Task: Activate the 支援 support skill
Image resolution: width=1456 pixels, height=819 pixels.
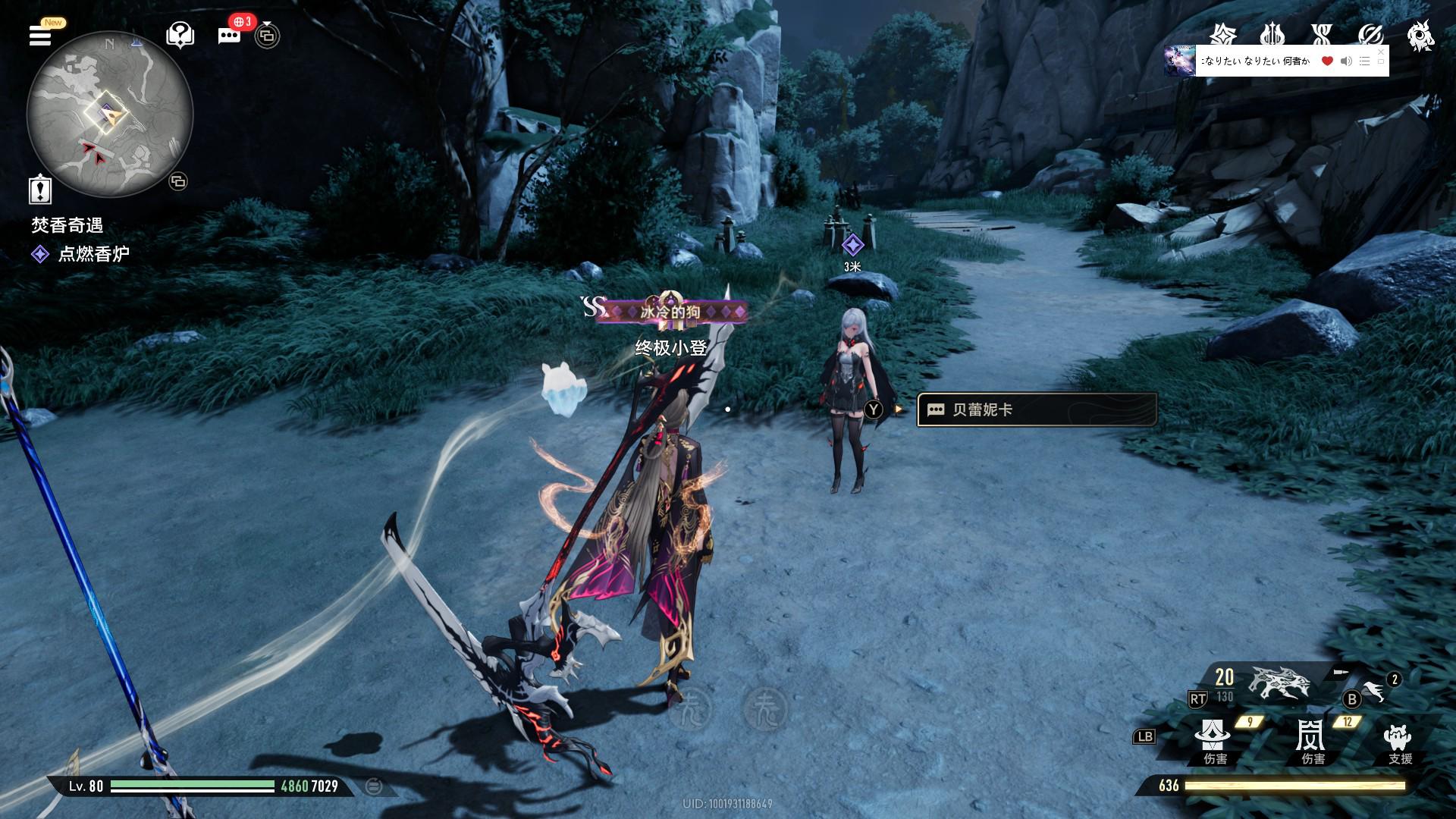Action: pos(1398,739)
